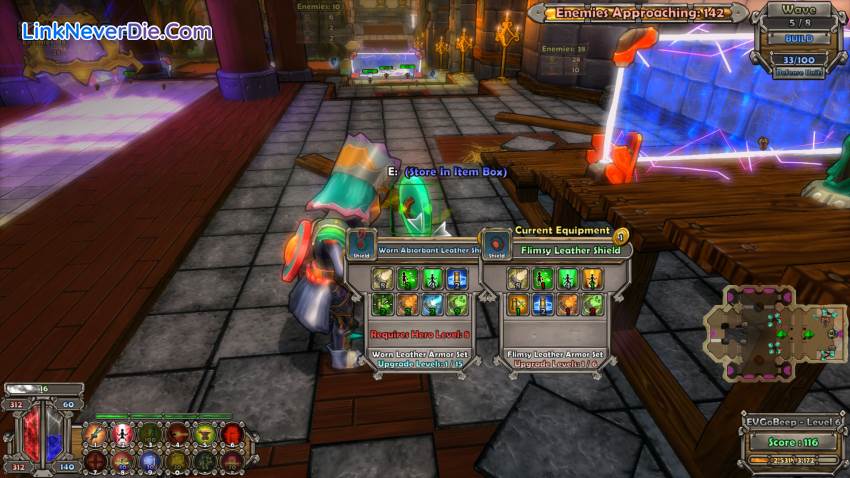850x478 pixels.
Task: Pick the blue defense icon in slot 9
Action: [149, 460]
